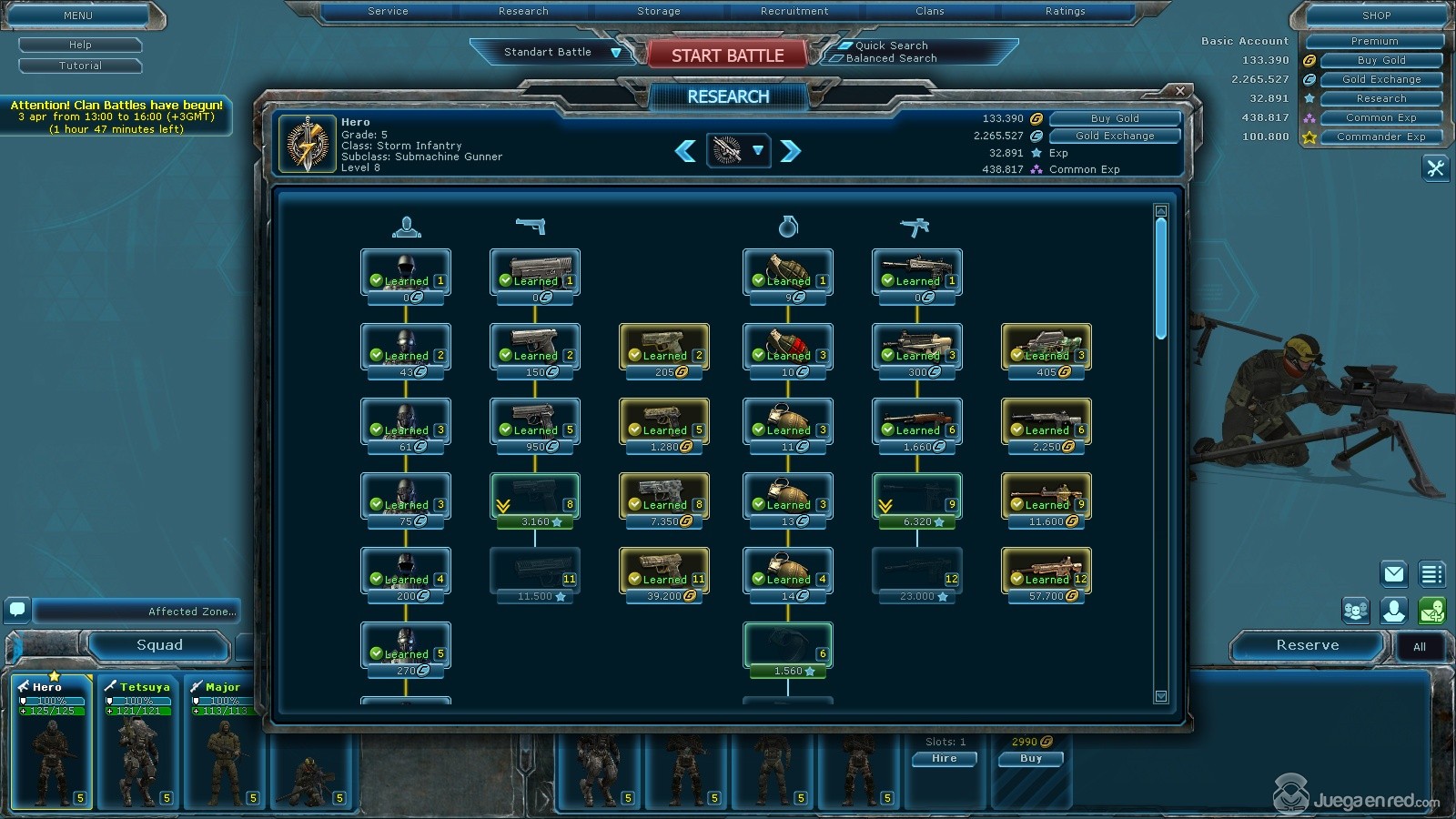Viewport: 1456px width, 819px height.
Task: Open the mail envelope icon
Action: pos(1393,573)
